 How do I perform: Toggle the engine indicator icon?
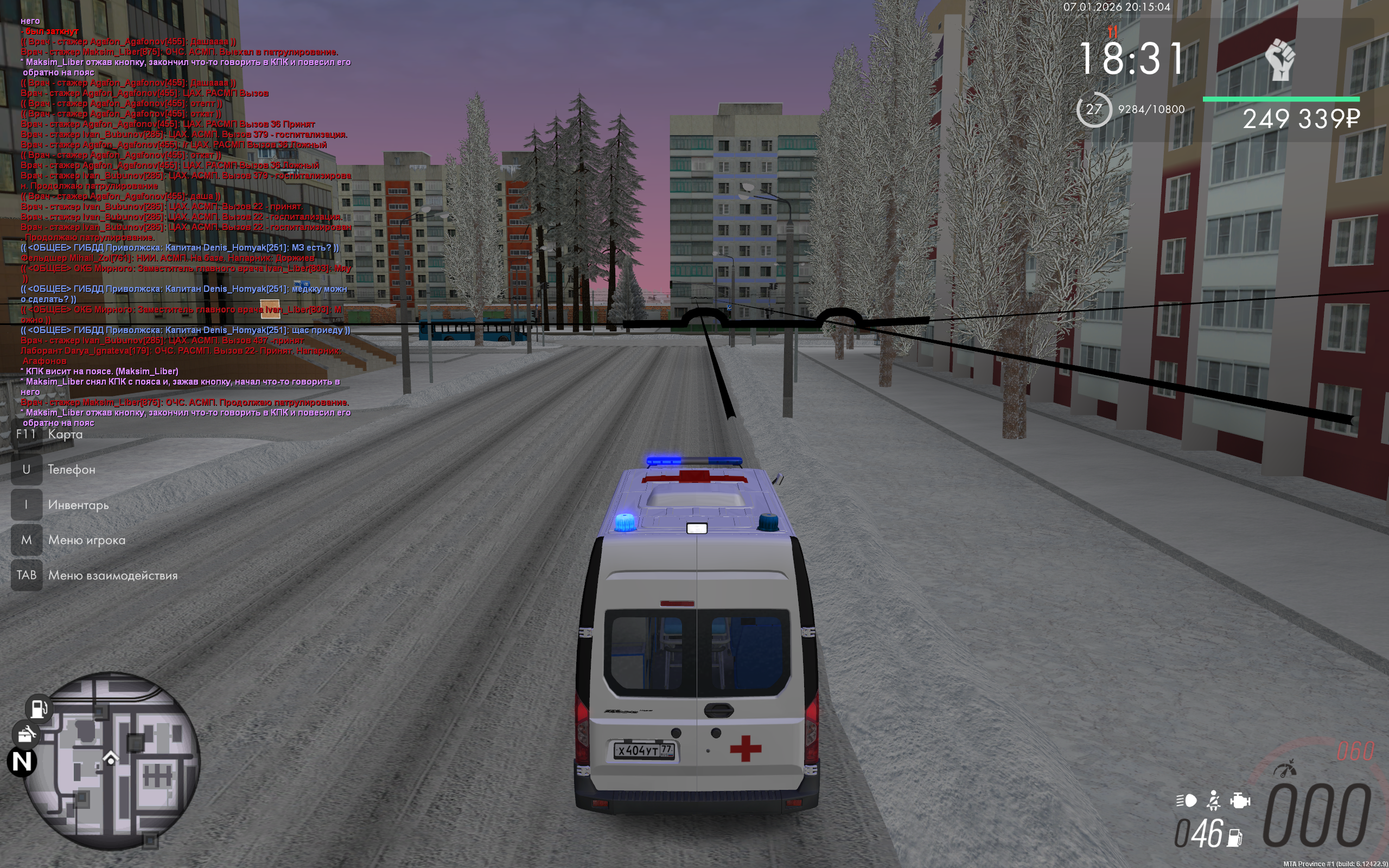point(1240,800)
